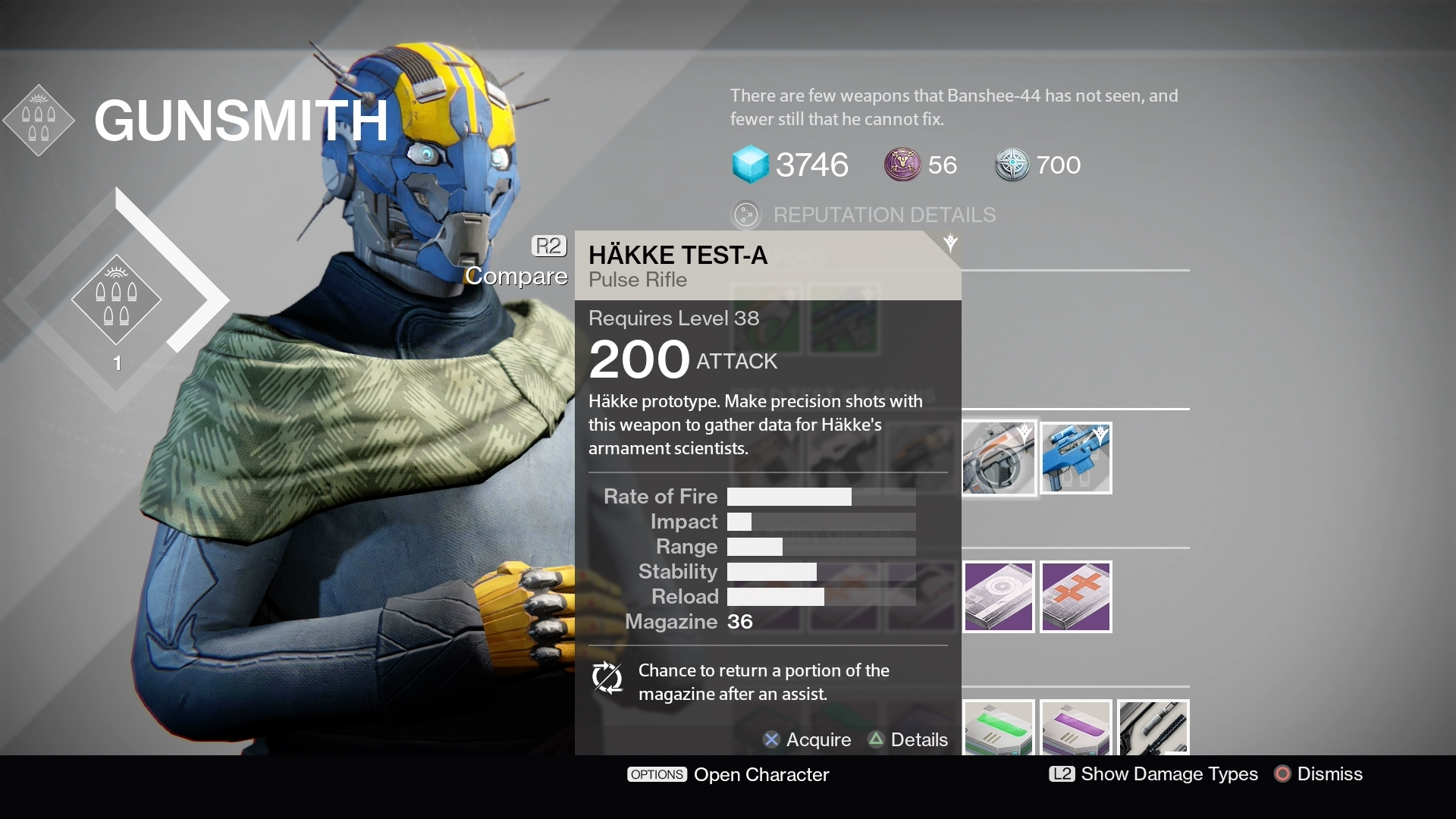Open the Gunsmith rank diamond emblem
1456x819 pixels.
coord(116,300)
